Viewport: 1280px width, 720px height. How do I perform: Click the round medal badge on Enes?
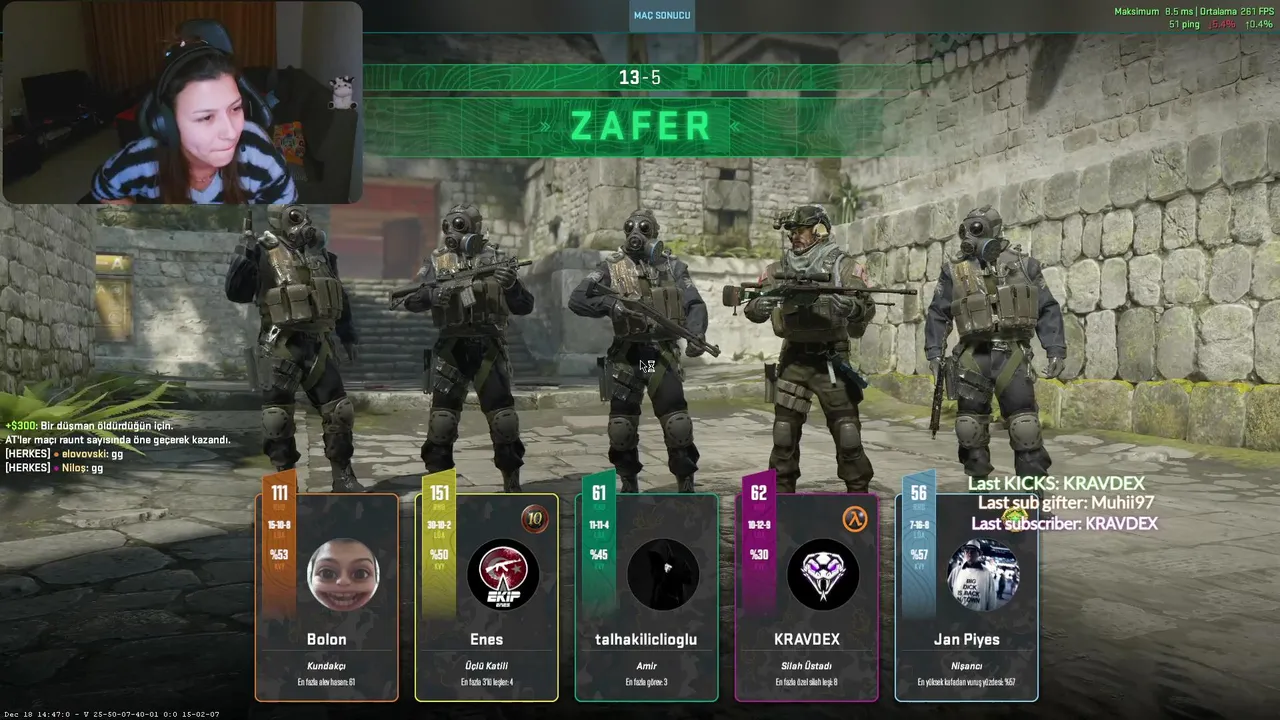click(534, 519)
